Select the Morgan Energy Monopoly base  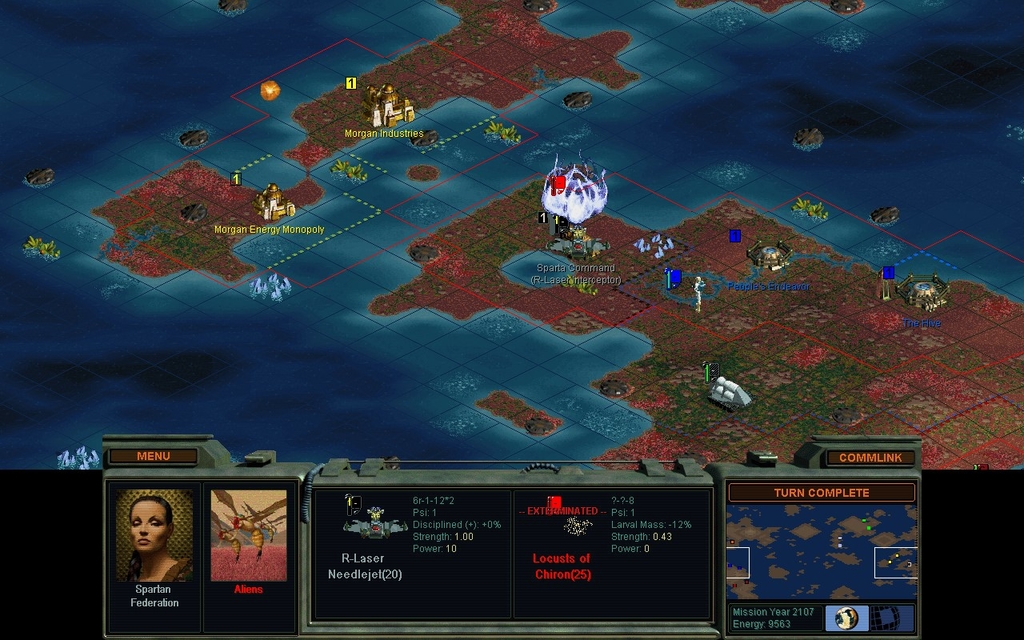click(272, 202)
